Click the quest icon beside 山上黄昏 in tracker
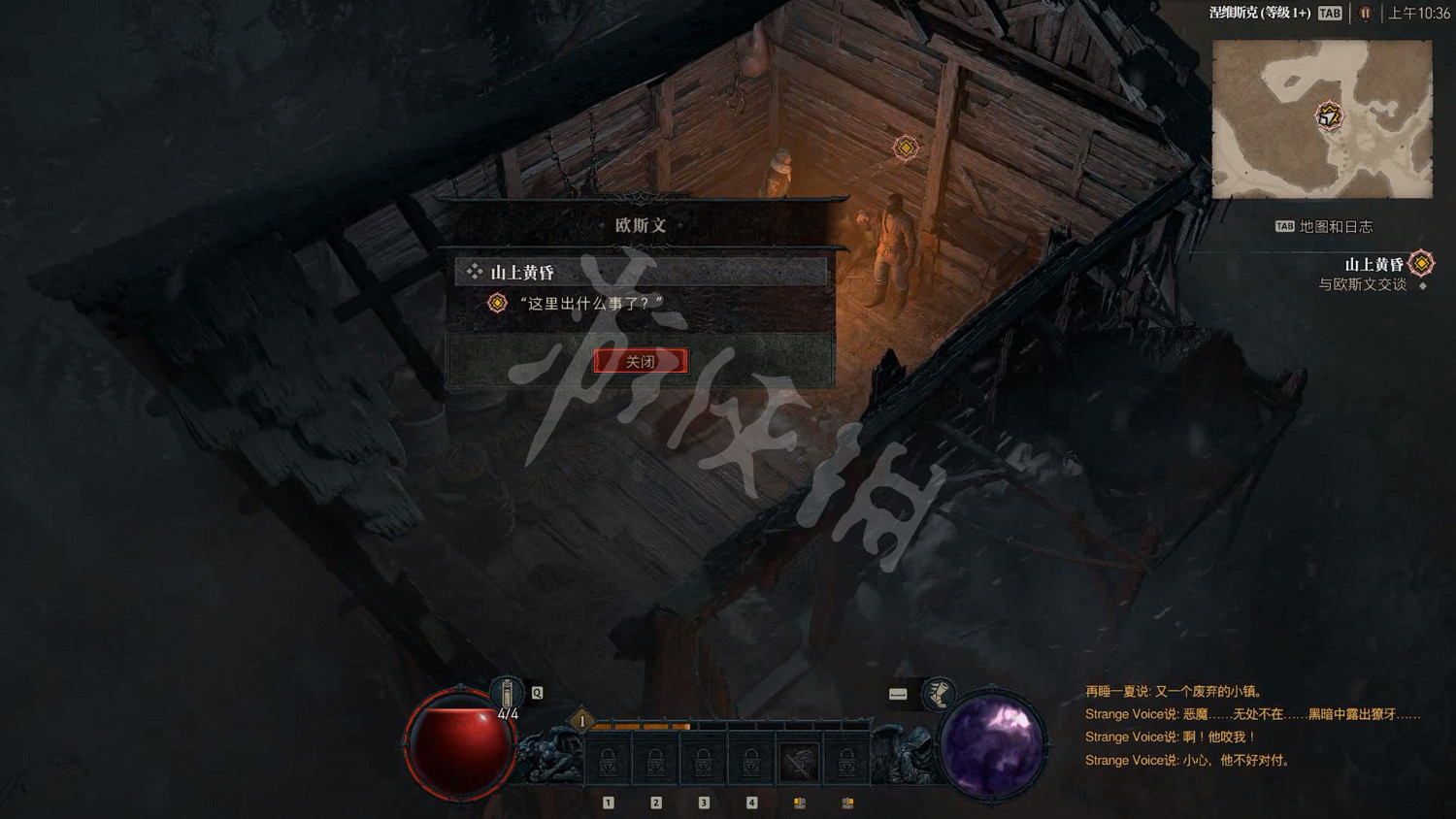Screen dimensions: 1456x819 (x=1419, y=262)
